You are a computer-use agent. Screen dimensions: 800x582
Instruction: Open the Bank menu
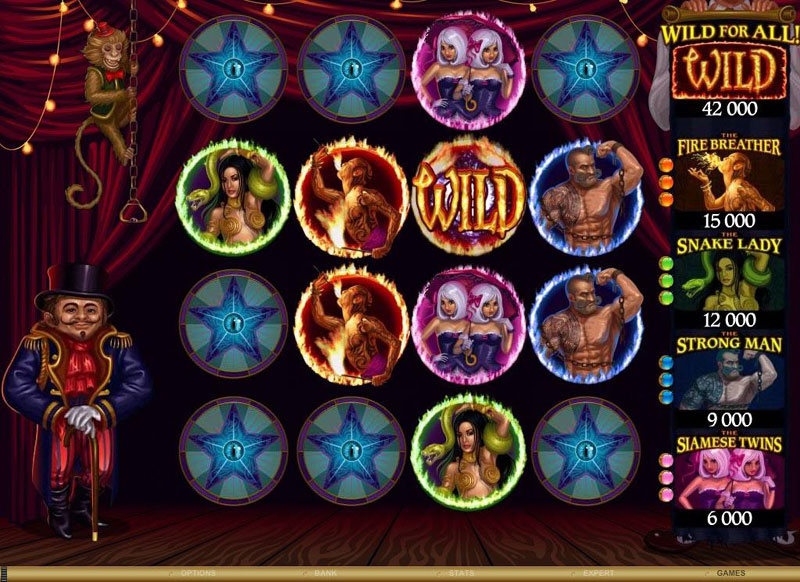(x=325, y=574)
